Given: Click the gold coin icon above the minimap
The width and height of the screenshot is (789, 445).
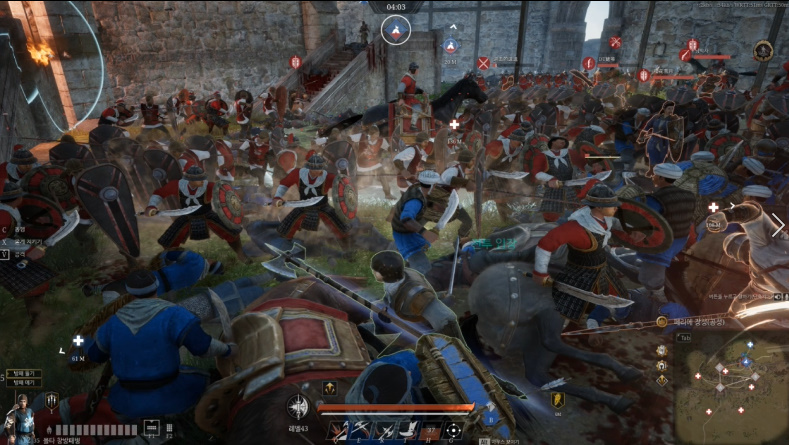Looking at the screenshot, I should coord(662,322).
